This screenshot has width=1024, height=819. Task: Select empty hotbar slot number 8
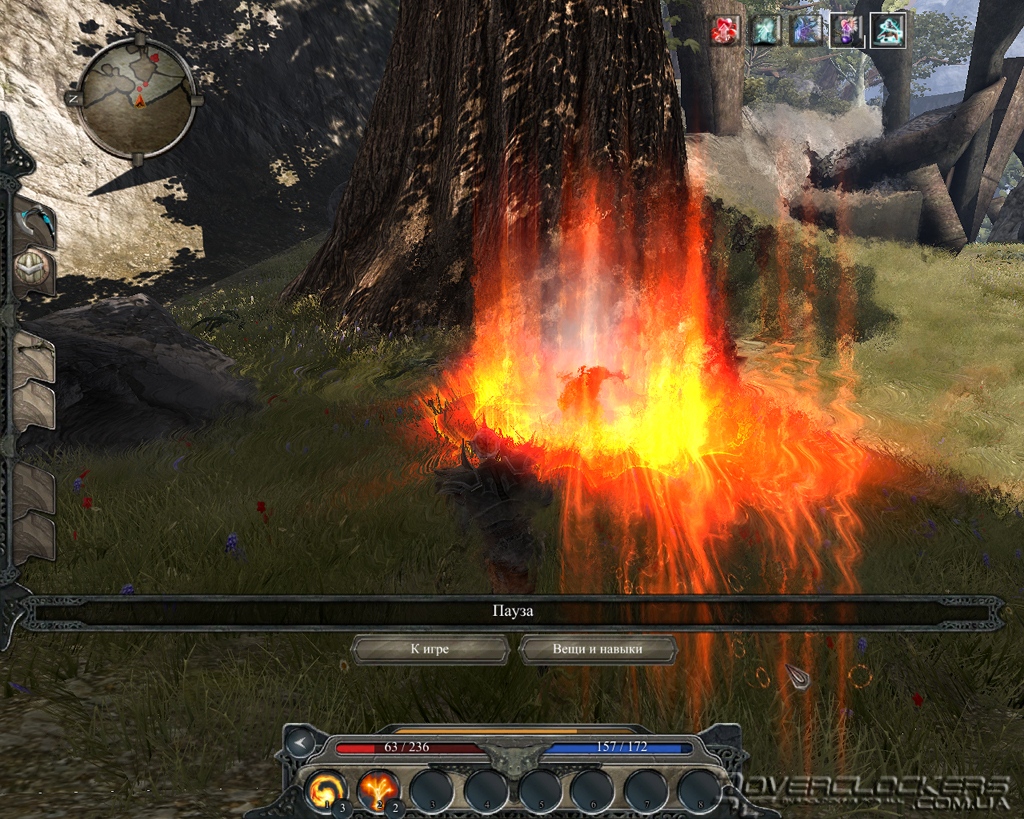(700, 790)
